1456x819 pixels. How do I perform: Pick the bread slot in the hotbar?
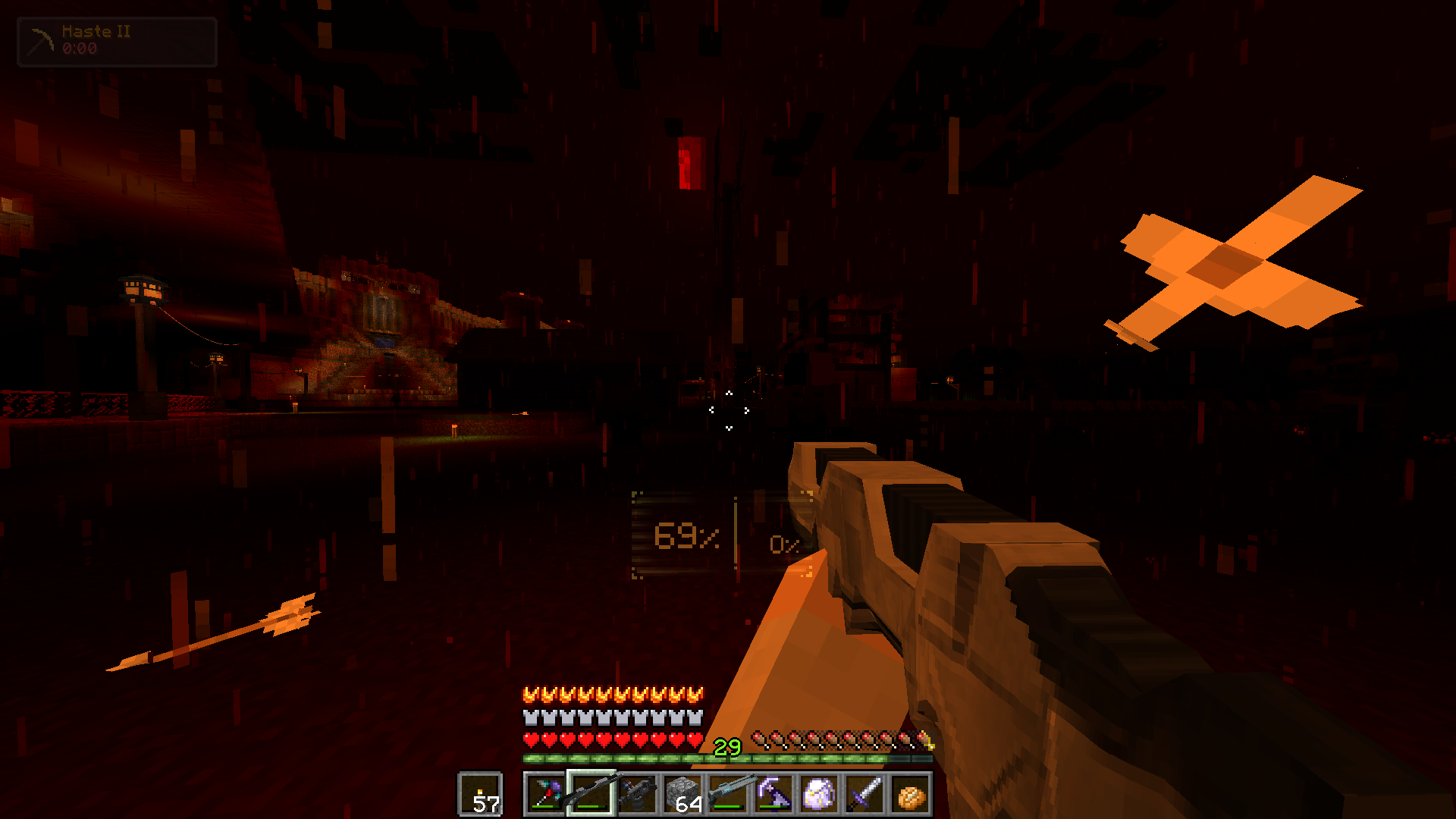(x=911, y=795)
